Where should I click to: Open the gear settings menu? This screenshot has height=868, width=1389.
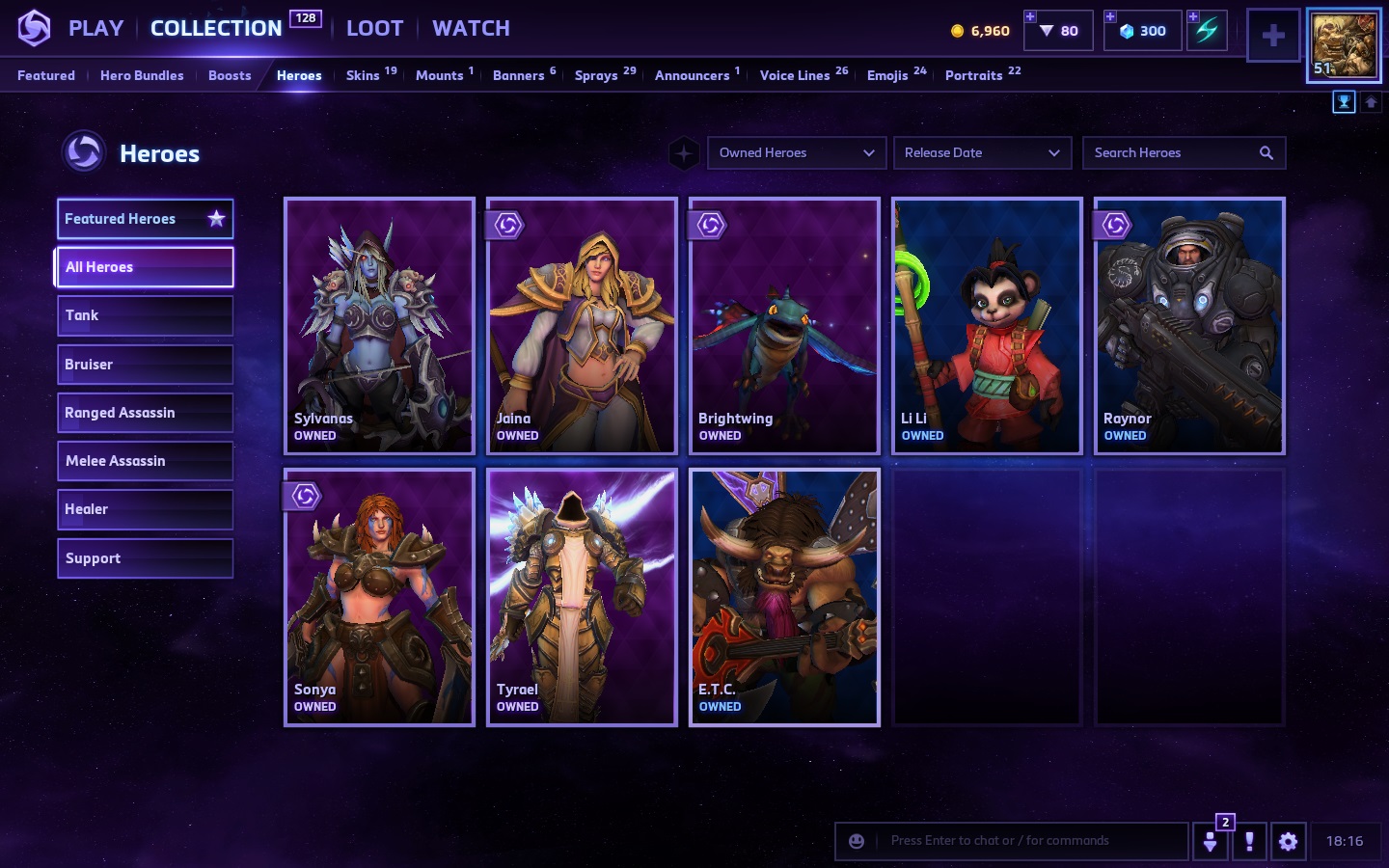(x=1288, y=841)
